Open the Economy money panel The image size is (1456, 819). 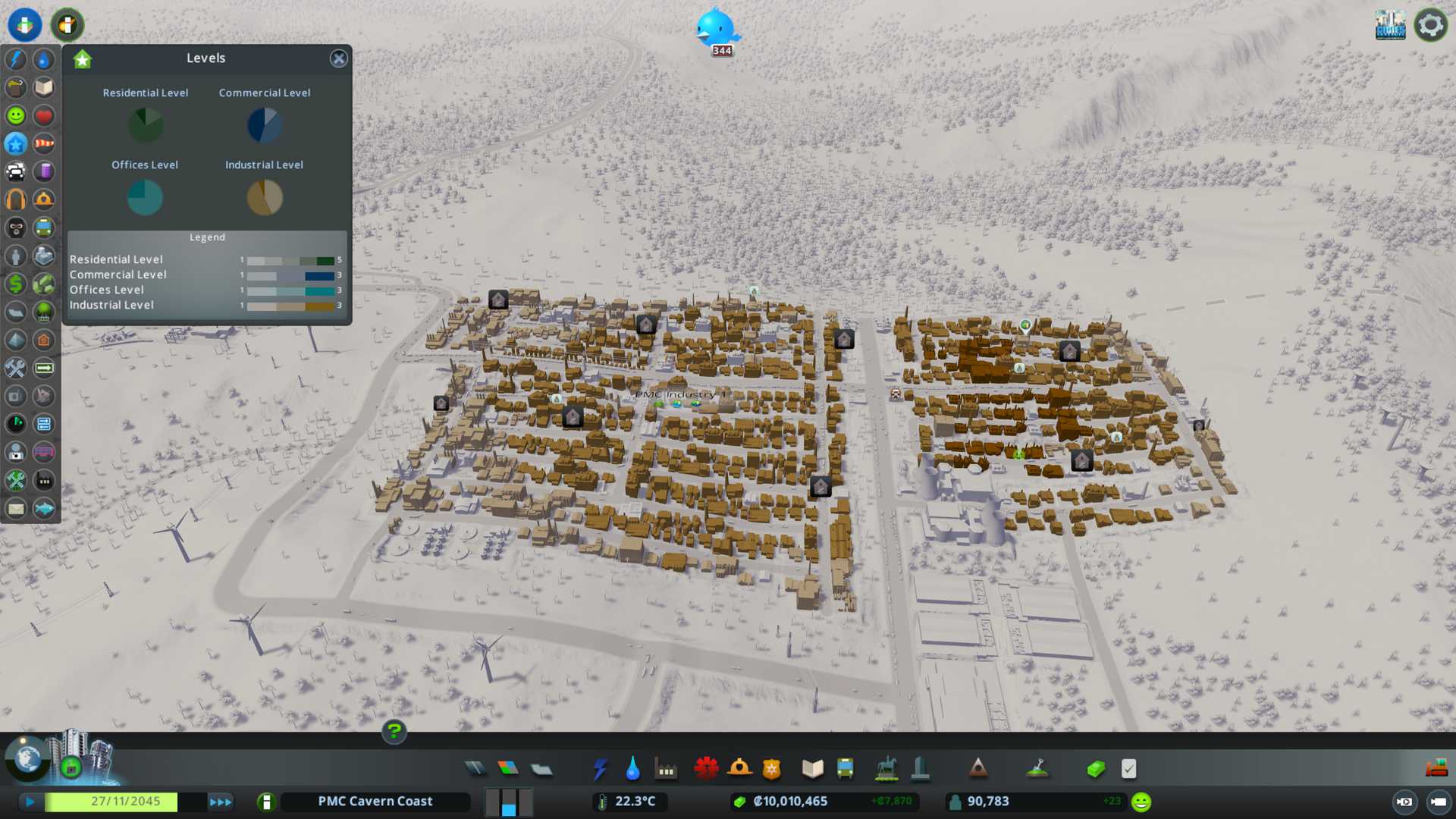(1096, 769)
